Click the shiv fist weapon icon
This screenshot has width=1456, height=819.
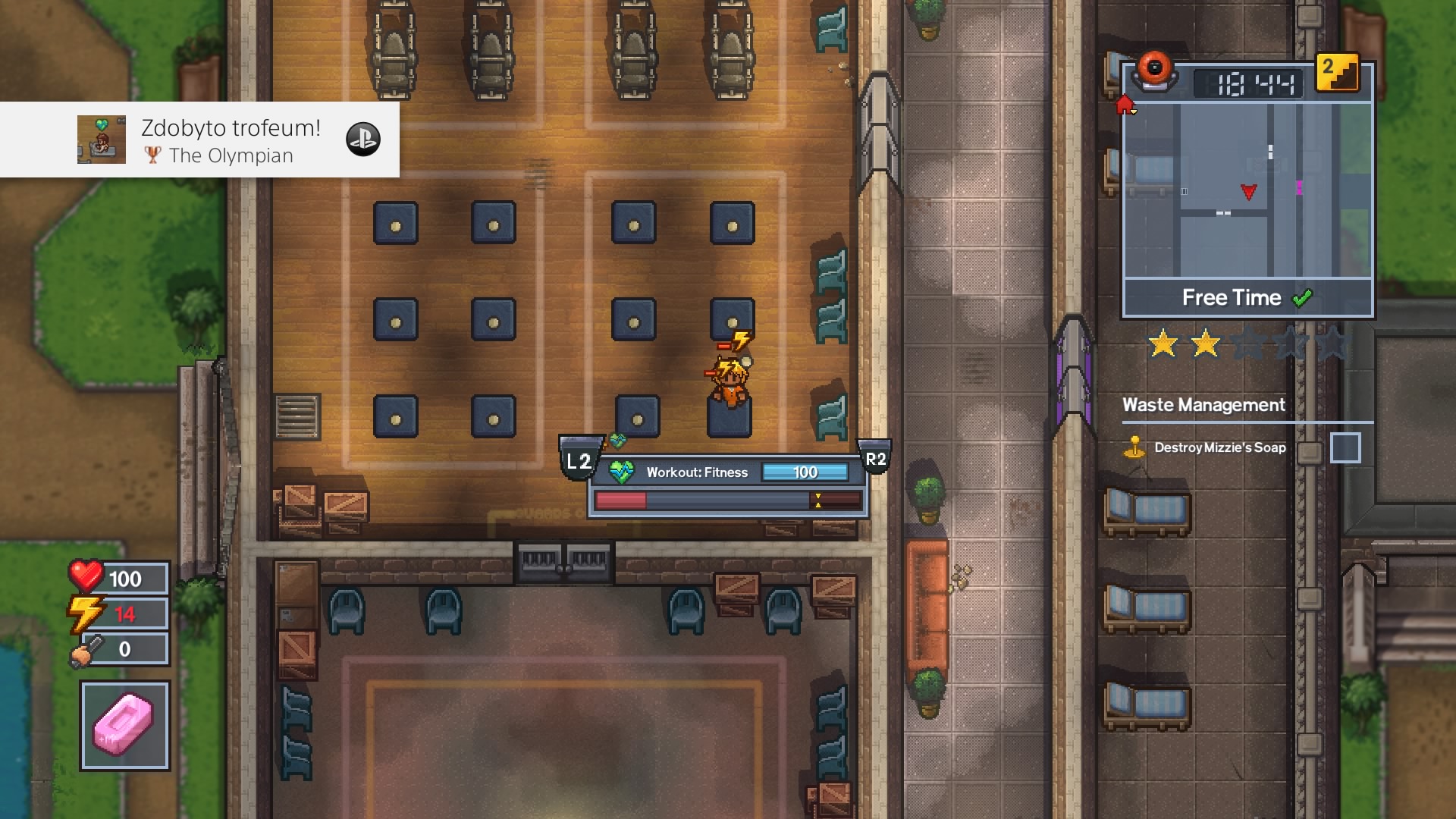pyautogui.click(x=86, y=649)
